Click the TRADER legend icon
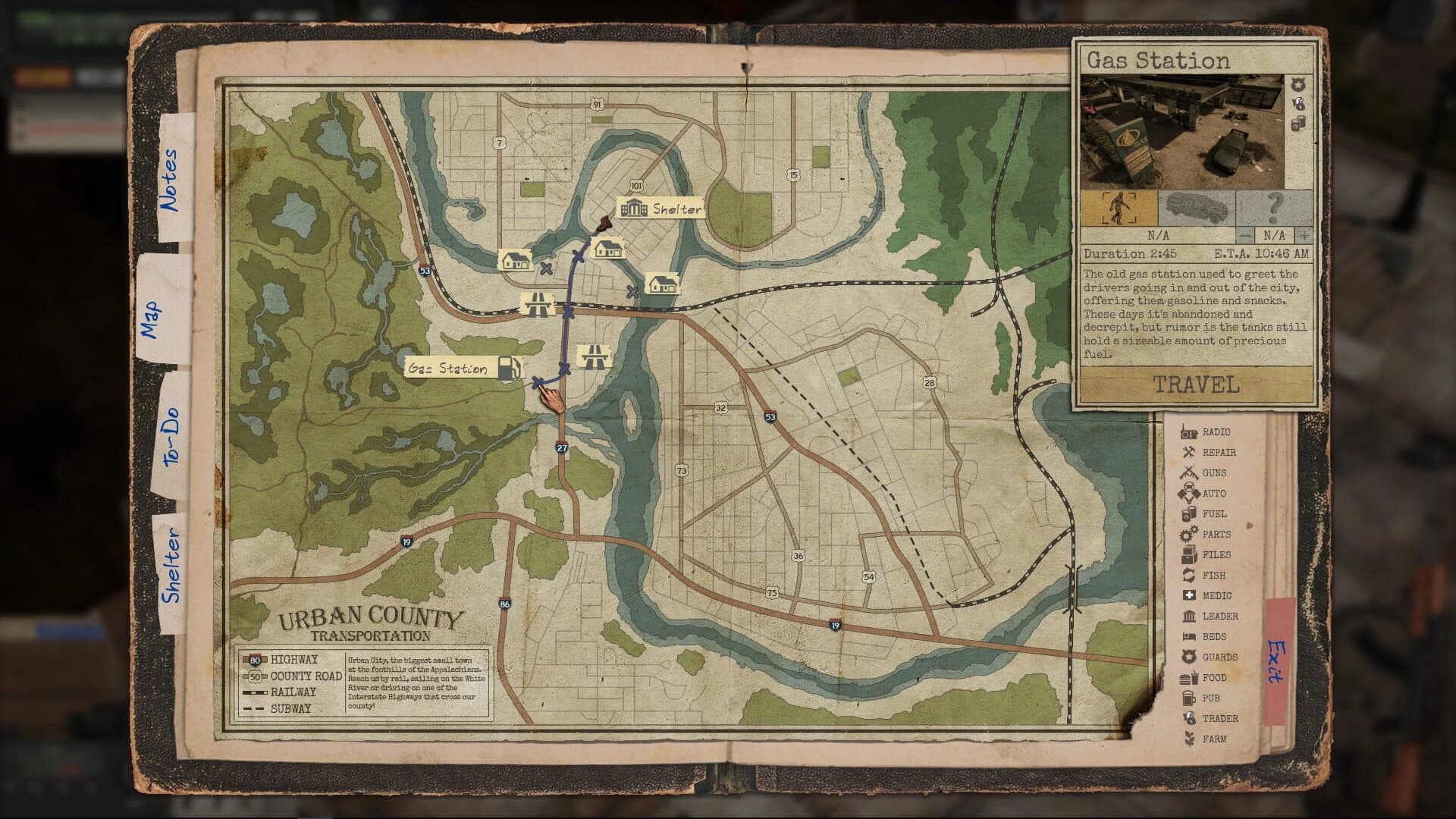The height and width of the screenshot is (819, 1456). (x=1188, y=718)
